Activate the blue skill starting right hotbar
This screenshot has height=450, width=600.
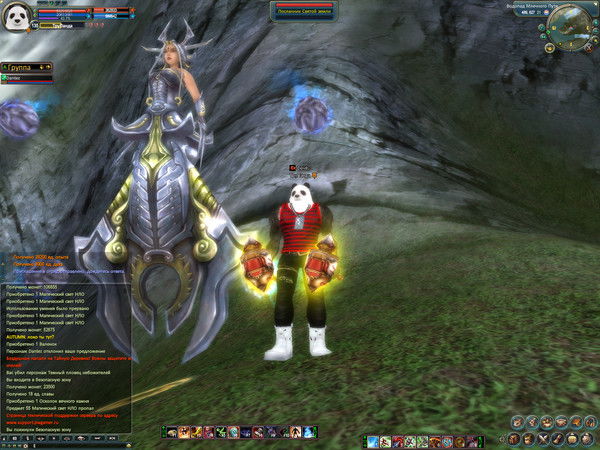pos(373,441)
